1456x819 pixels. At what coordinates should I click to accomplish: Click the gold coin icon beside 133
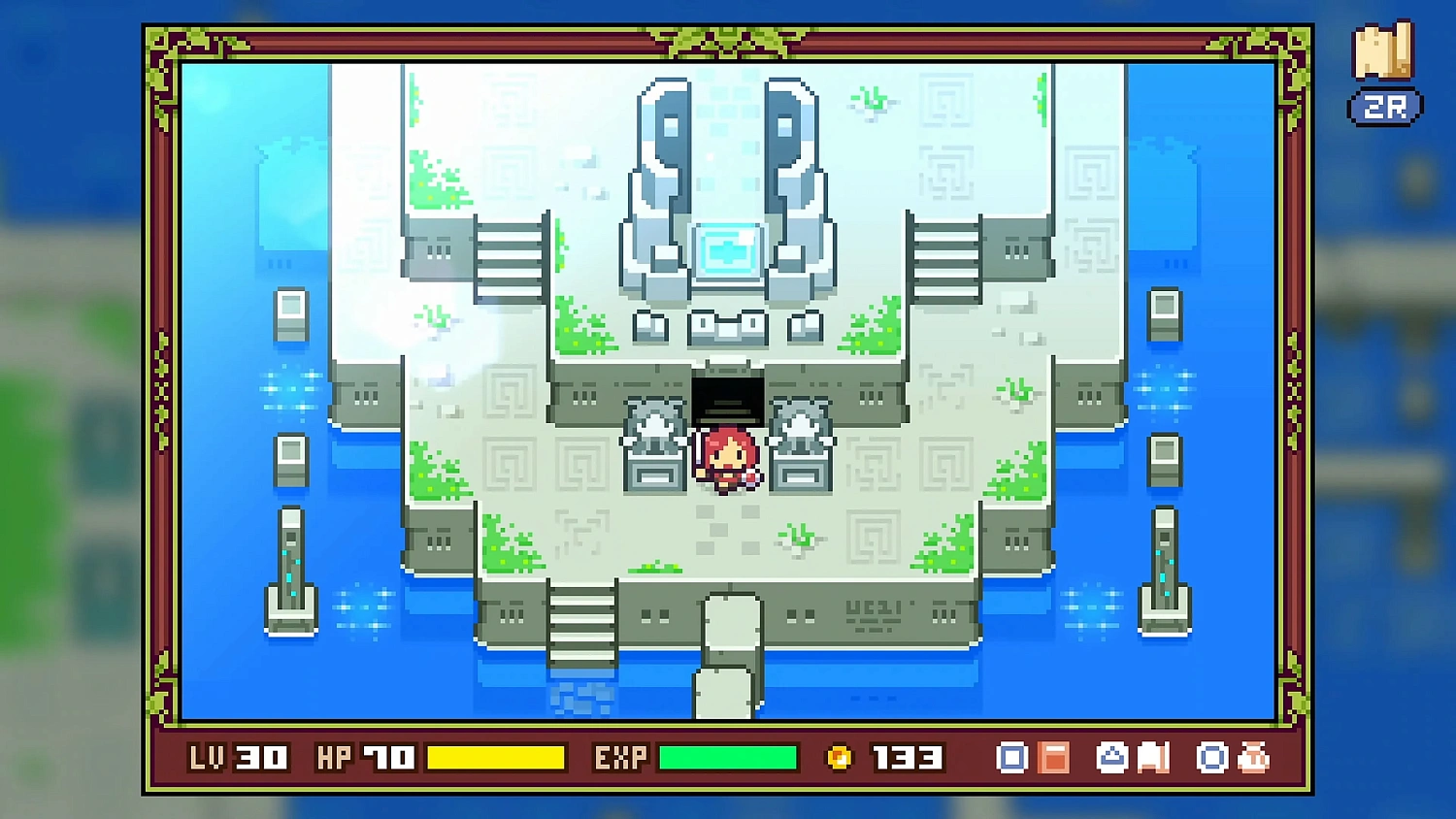[841, 757]
